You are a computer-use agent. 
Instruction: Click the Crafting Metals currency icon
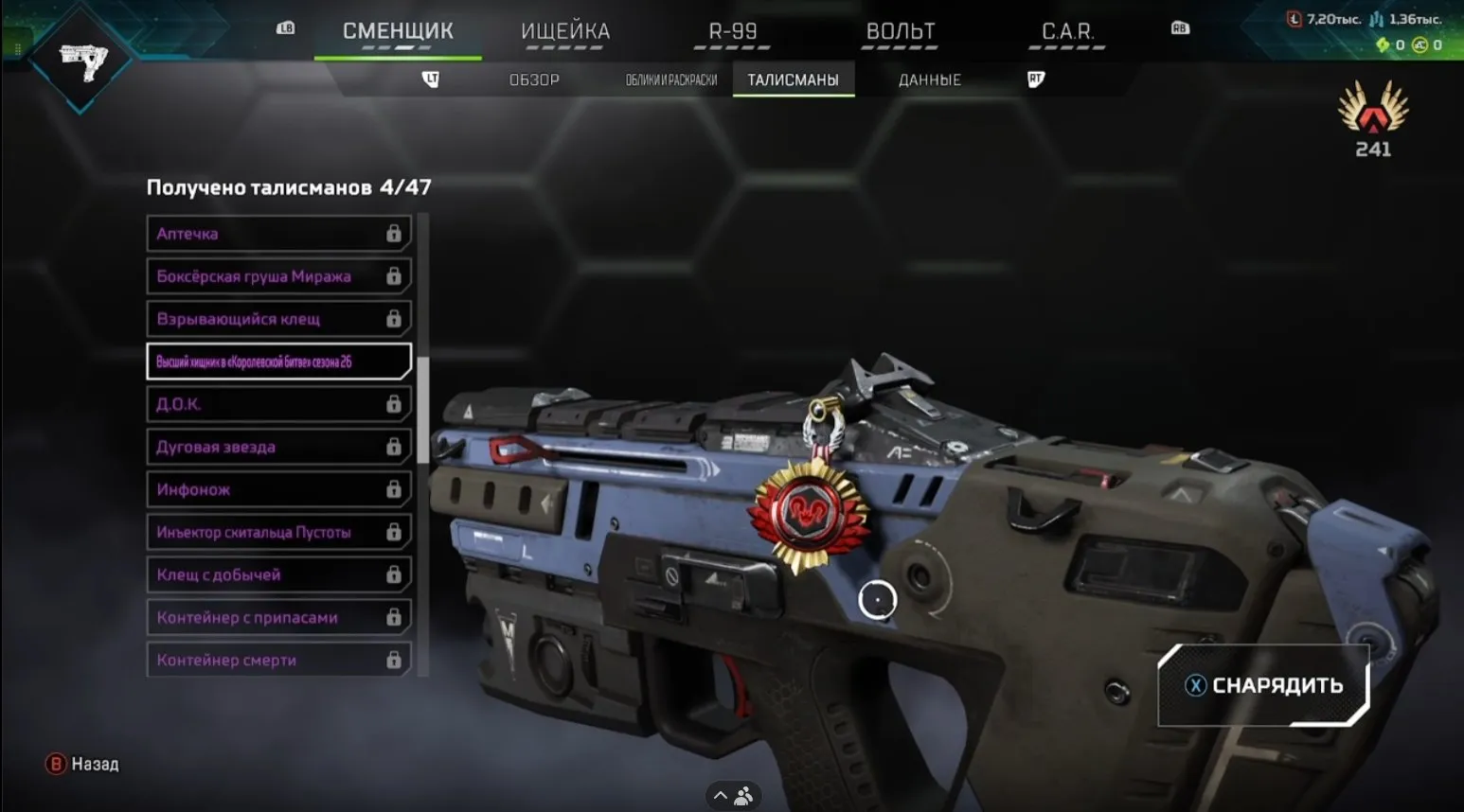(1377, 19)
